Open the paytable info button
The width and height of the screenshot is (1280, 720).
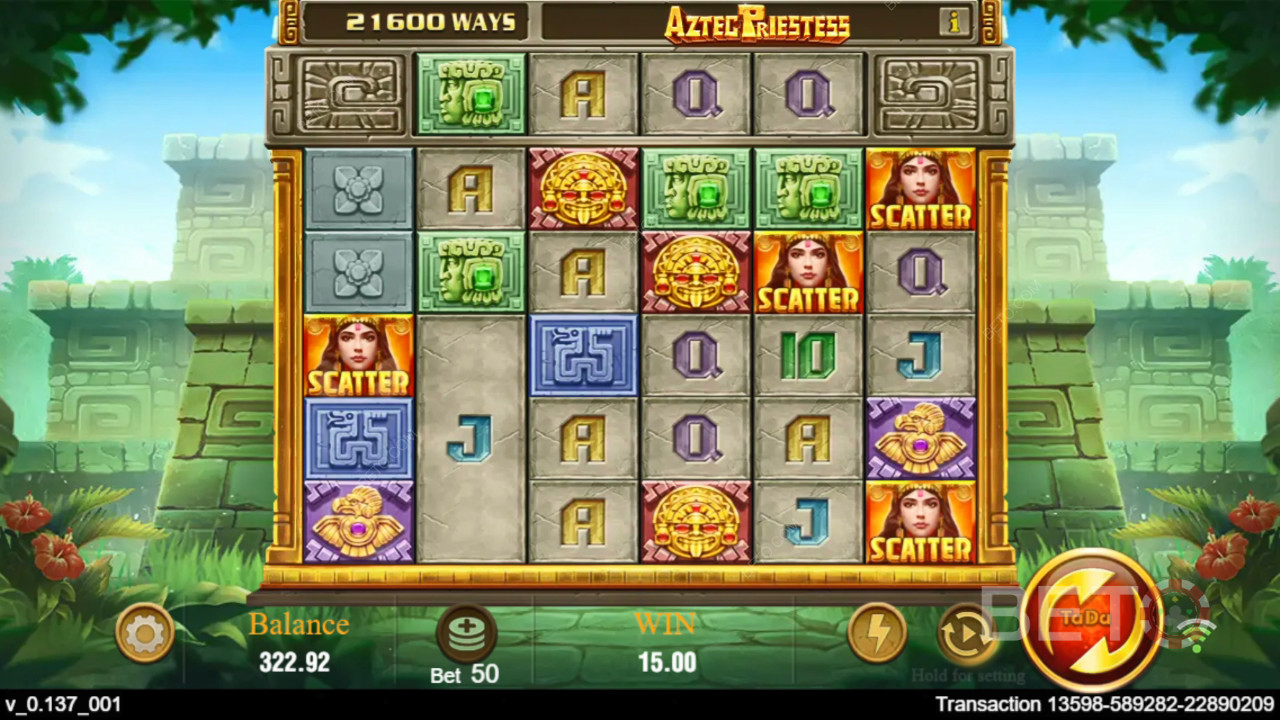(953, 20)
